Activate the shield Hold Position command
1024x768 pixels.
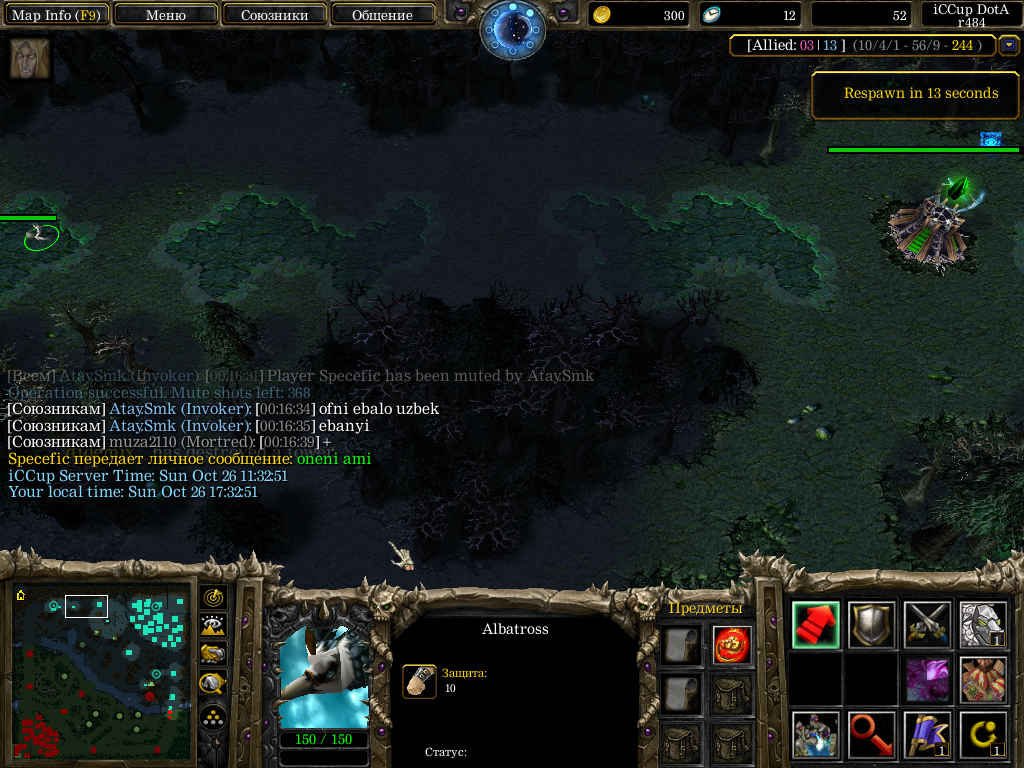click(x=871, y=625)
